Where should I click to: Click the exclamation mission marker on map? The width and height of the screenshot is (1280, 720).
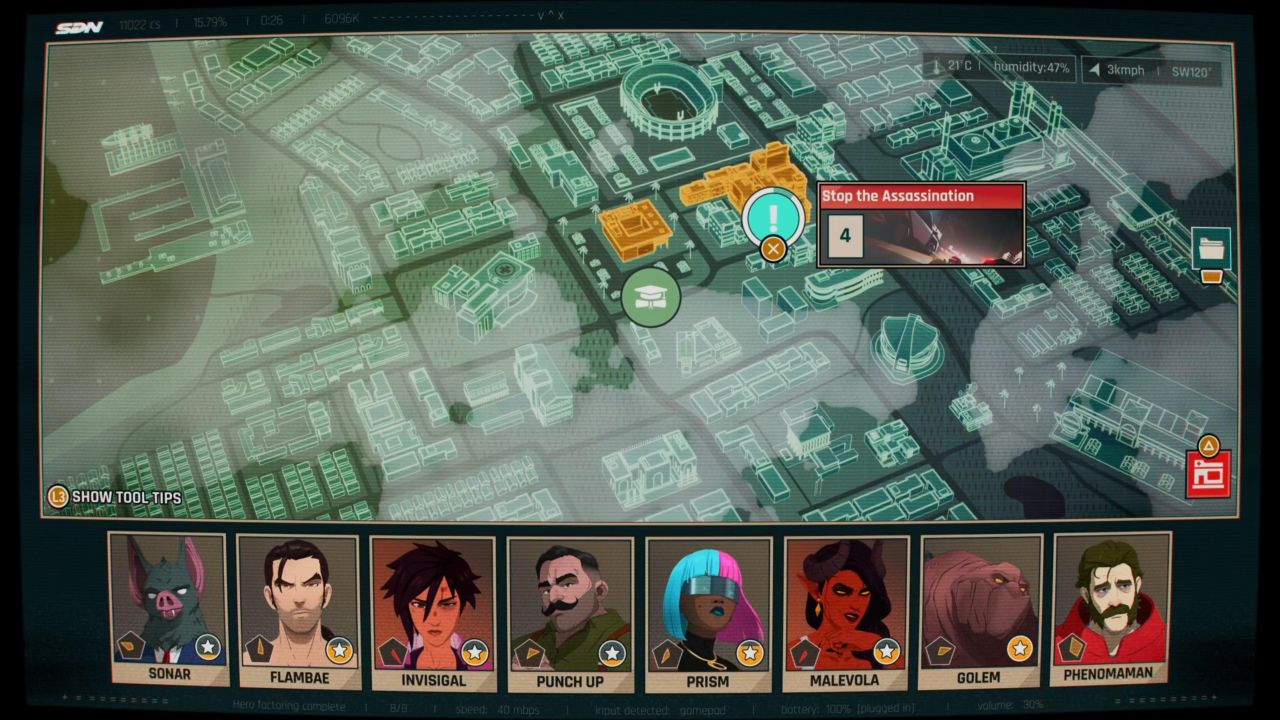click(x=773, y=214)
